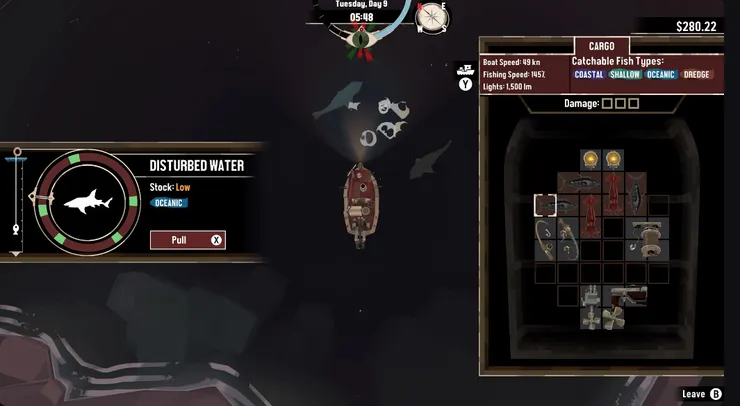Click the Pull button for disturbed water
Viewport: 740px width, 406px height.
coord(187,240)
